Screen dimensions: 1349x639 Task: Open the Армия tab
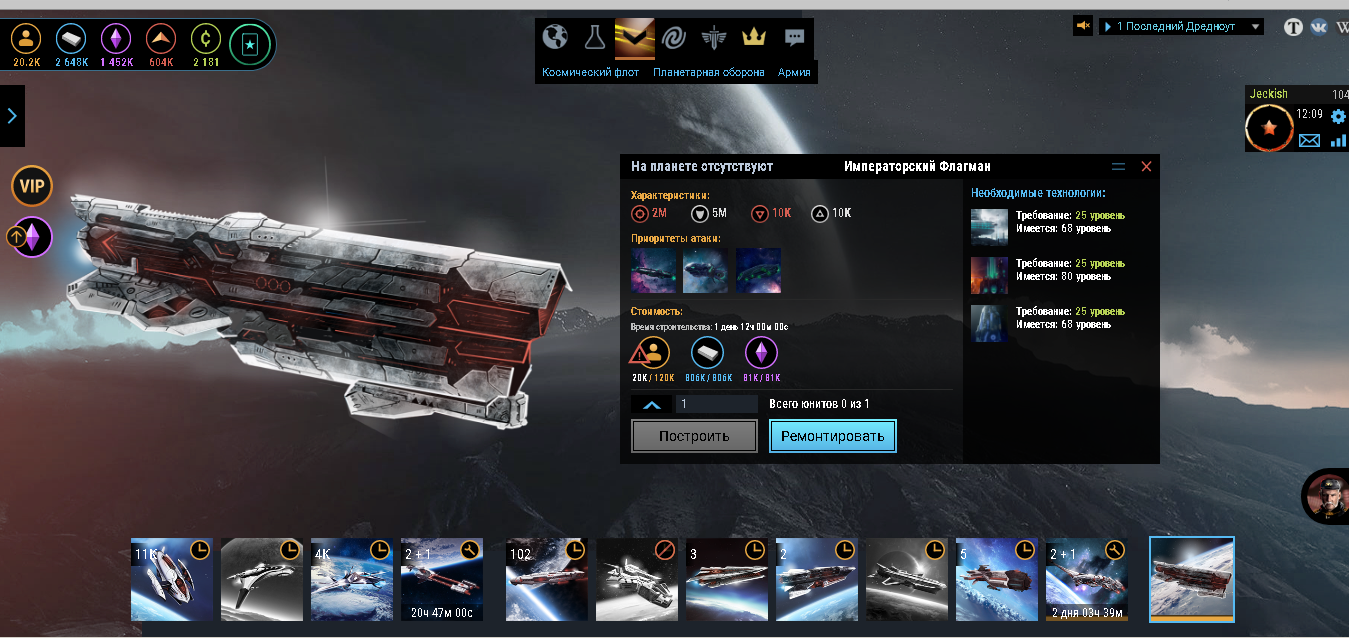794,72
